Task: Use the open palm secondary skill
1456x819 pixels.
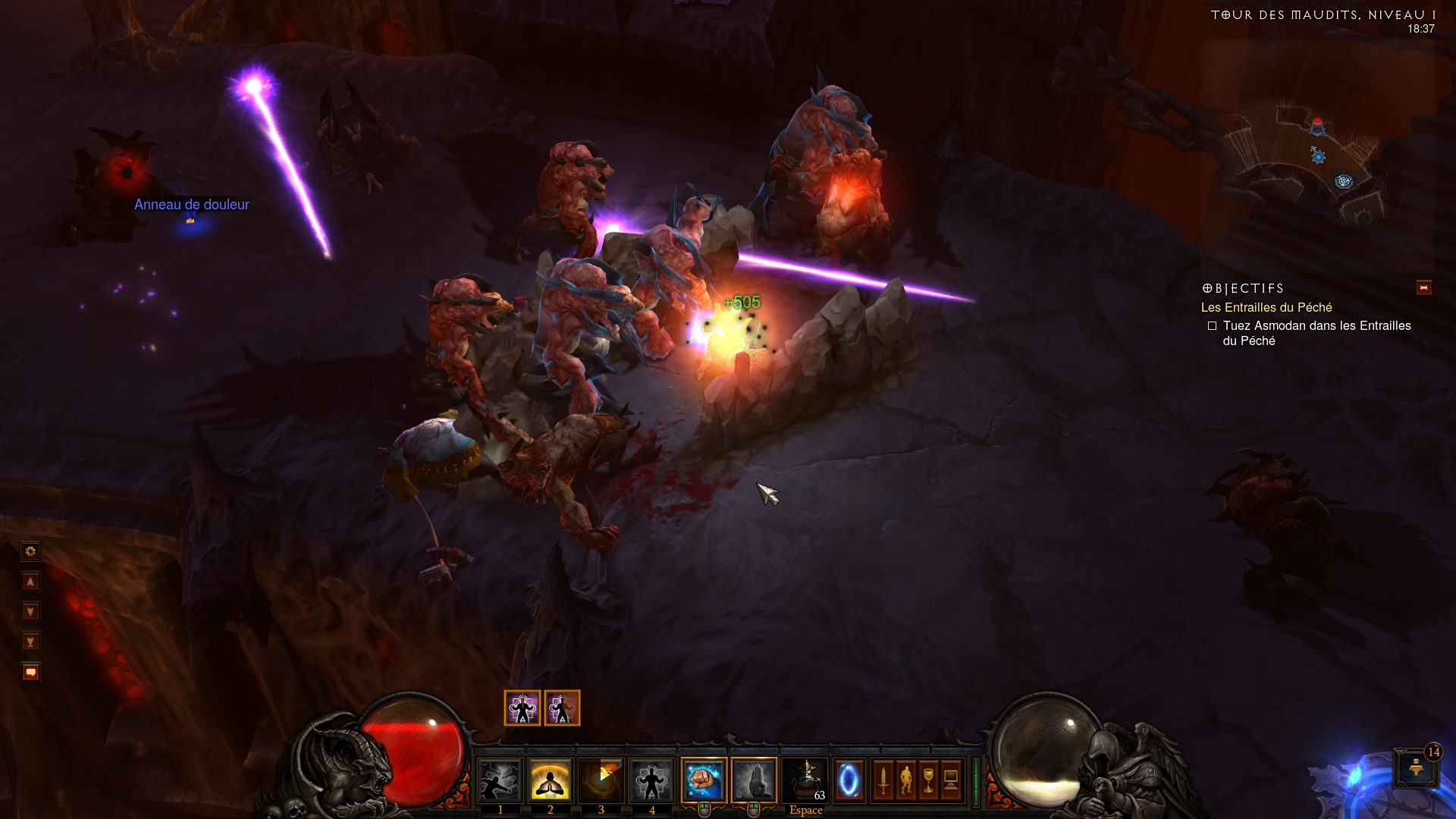Action: pos(754,780)
